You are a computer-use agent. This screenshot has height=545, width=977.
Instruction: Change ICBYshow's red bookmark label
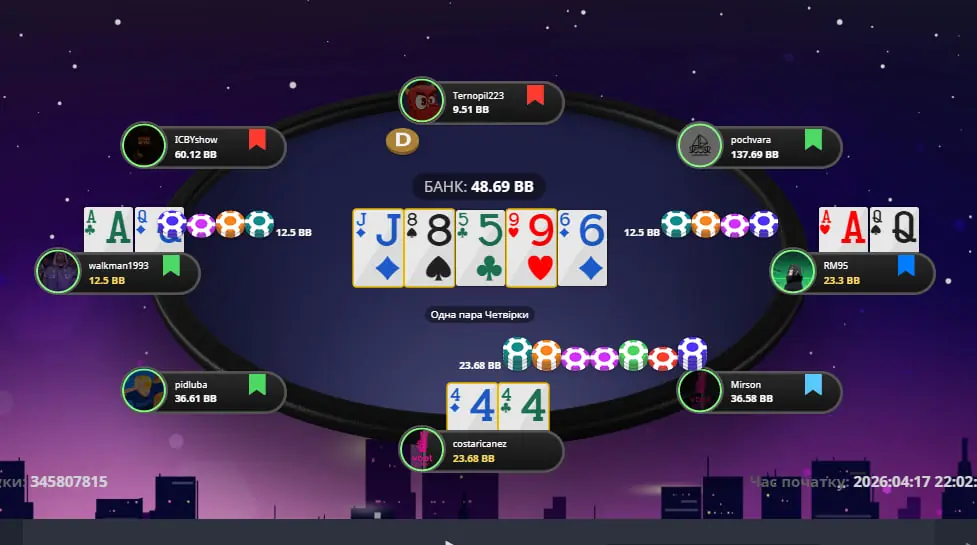pos(257,139)
